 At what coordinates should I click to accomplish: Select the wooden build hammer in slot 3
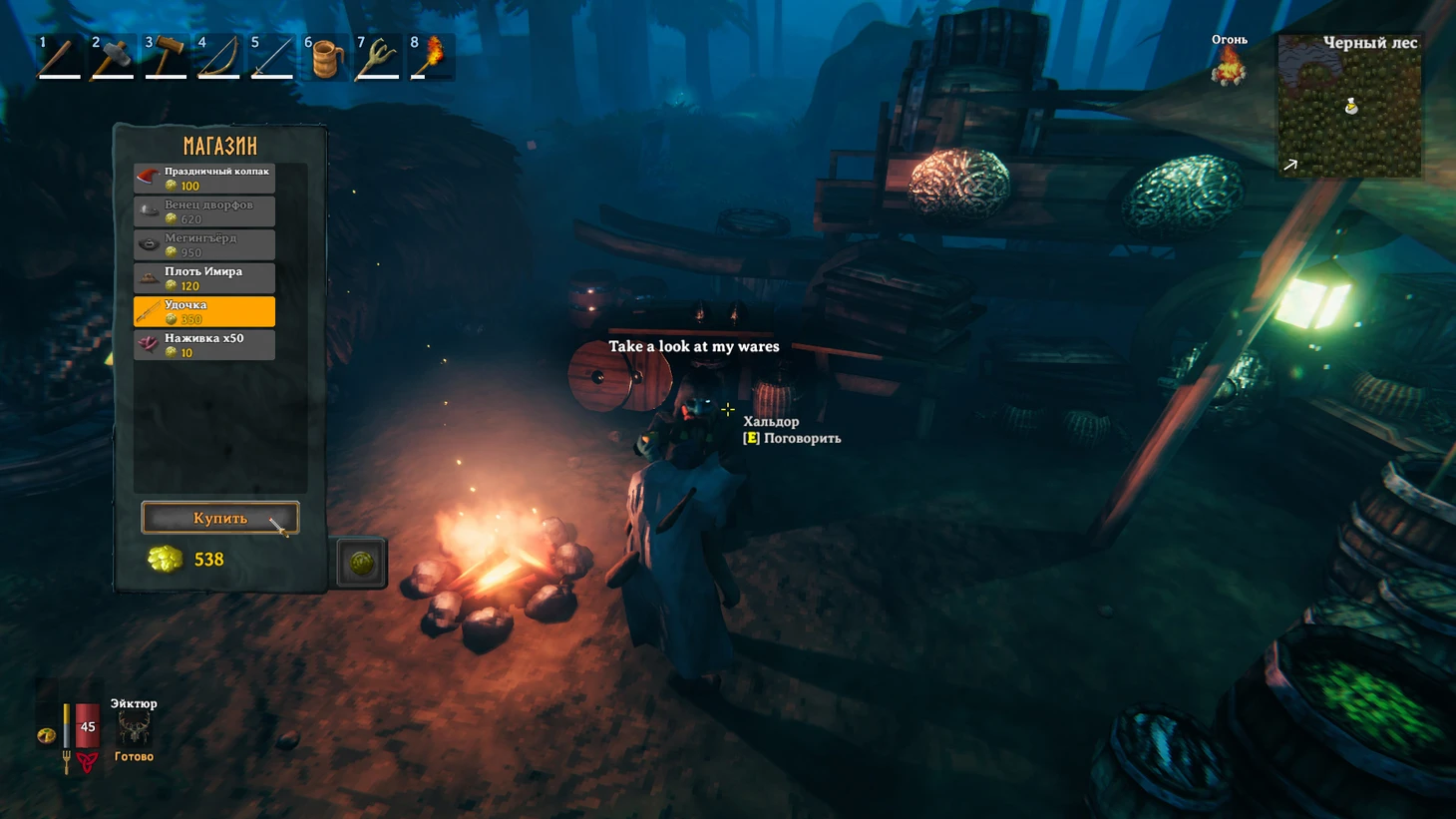point(166,58)
